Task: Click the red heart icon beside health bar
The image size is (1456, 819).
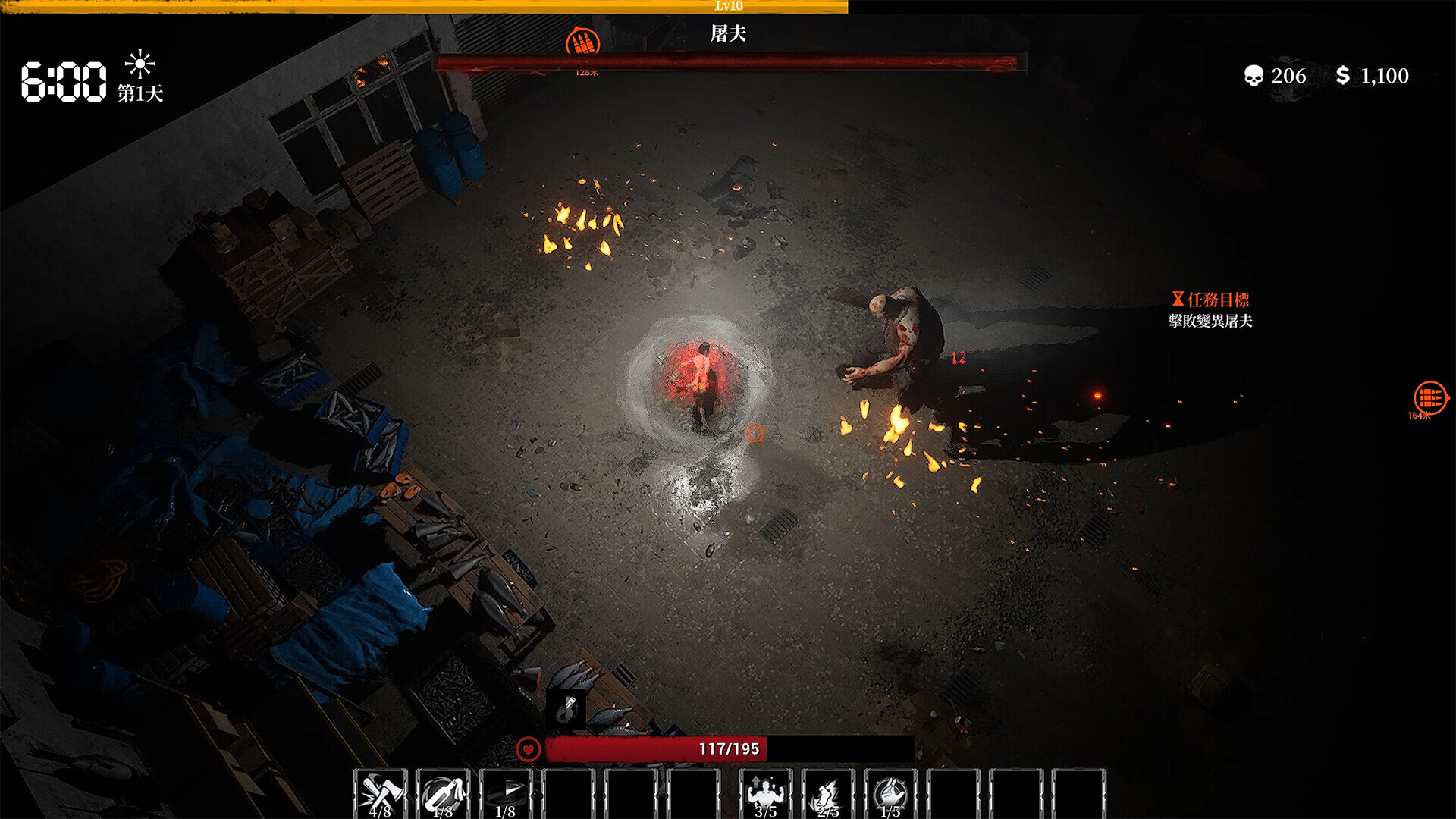Action: point(528,749)
